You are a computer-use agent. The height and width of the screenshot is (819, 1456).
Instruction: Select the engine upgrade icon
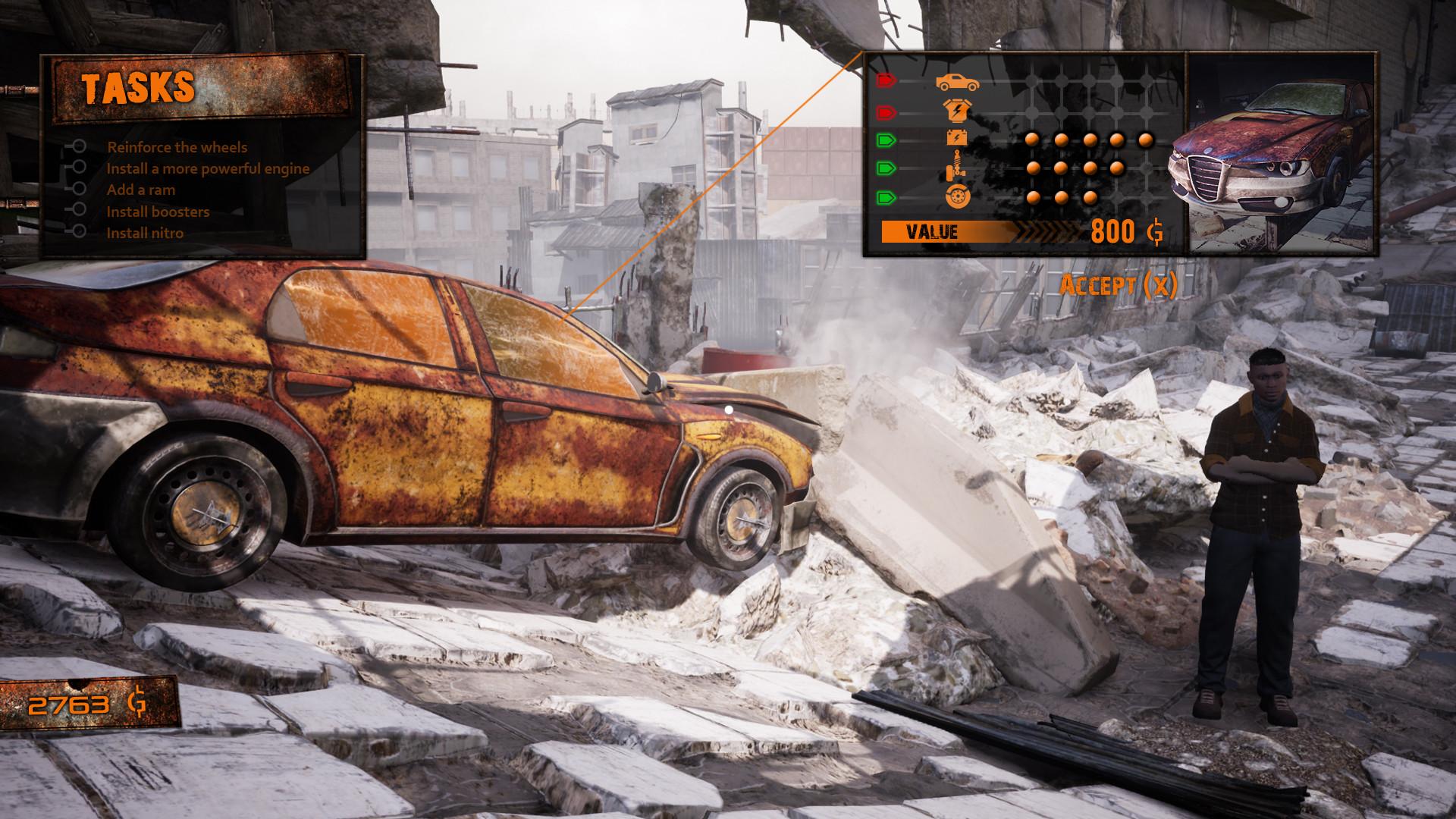pos(956,111)
